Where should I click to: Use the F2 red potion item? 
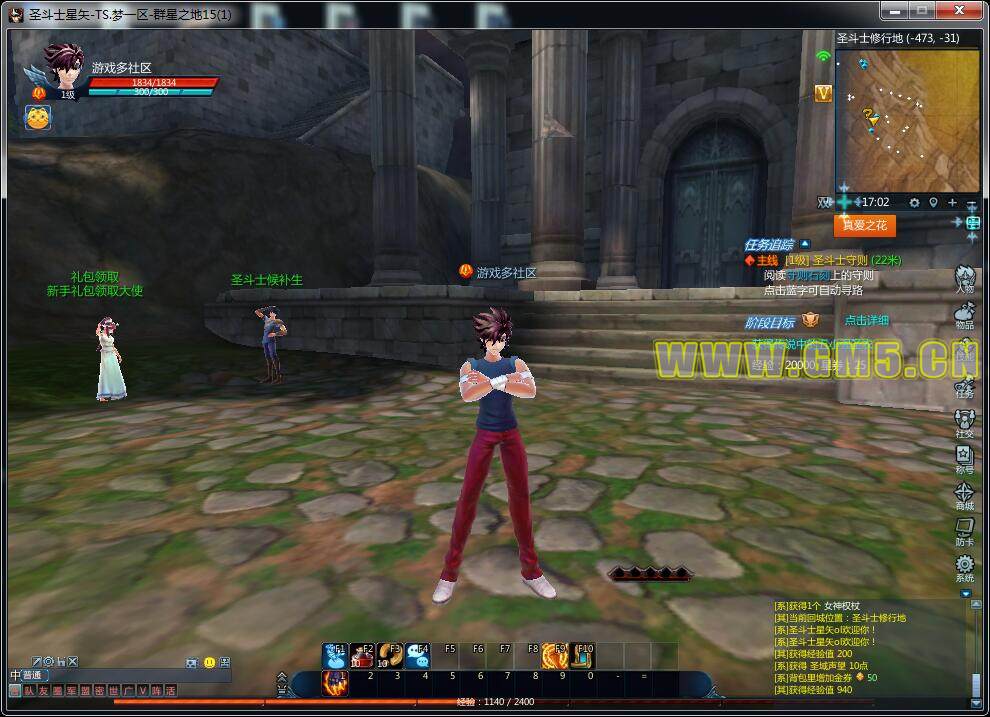pos(362,655)
